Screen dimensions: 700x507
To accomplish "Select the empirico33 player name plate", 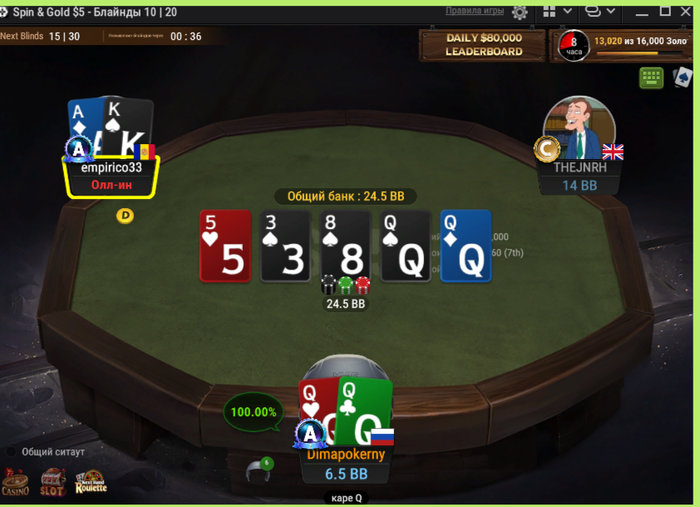I will 111,176.
